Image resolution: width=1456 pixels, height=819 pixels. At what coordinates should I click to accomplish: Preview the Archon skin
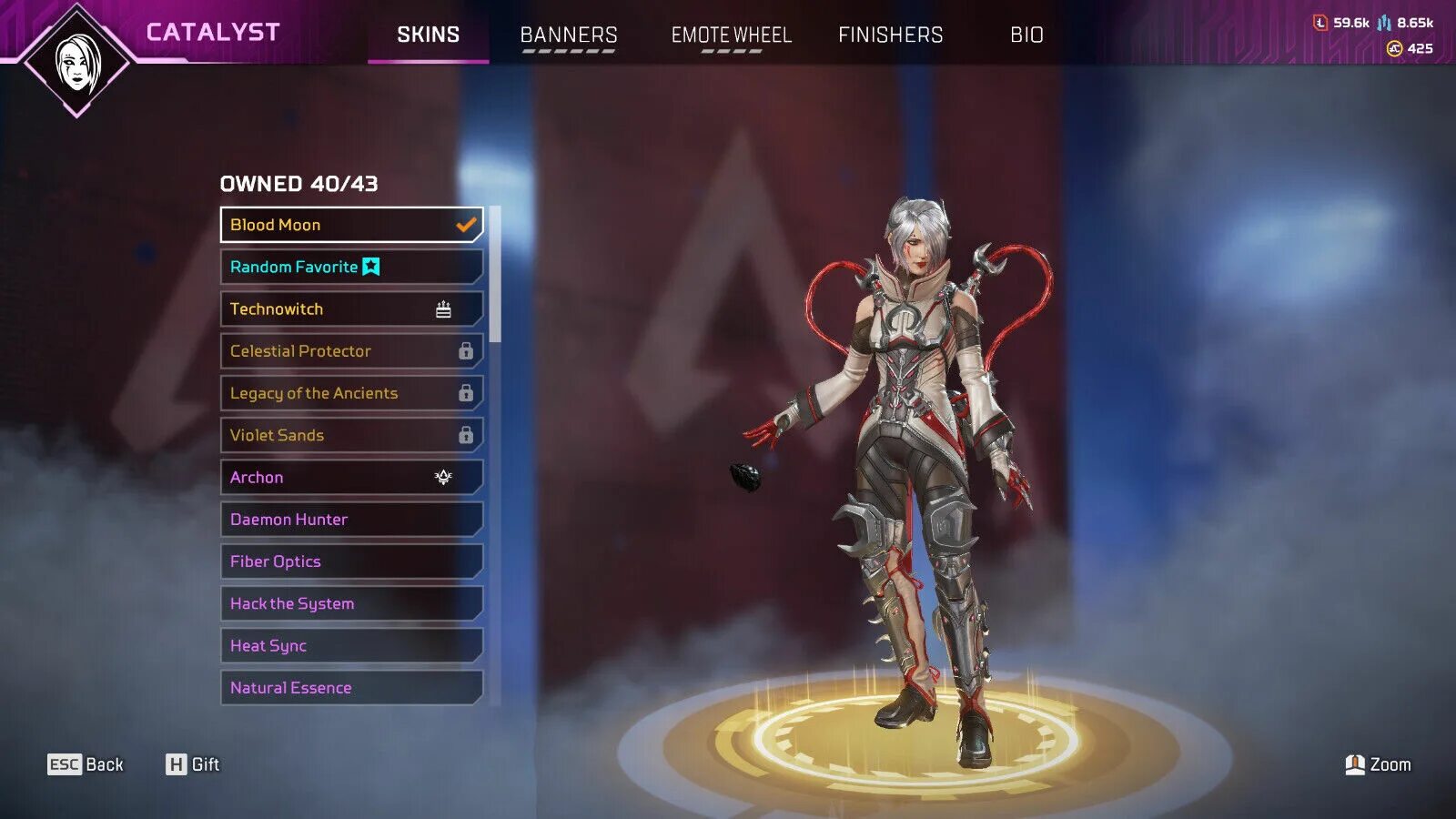(351, 477)
